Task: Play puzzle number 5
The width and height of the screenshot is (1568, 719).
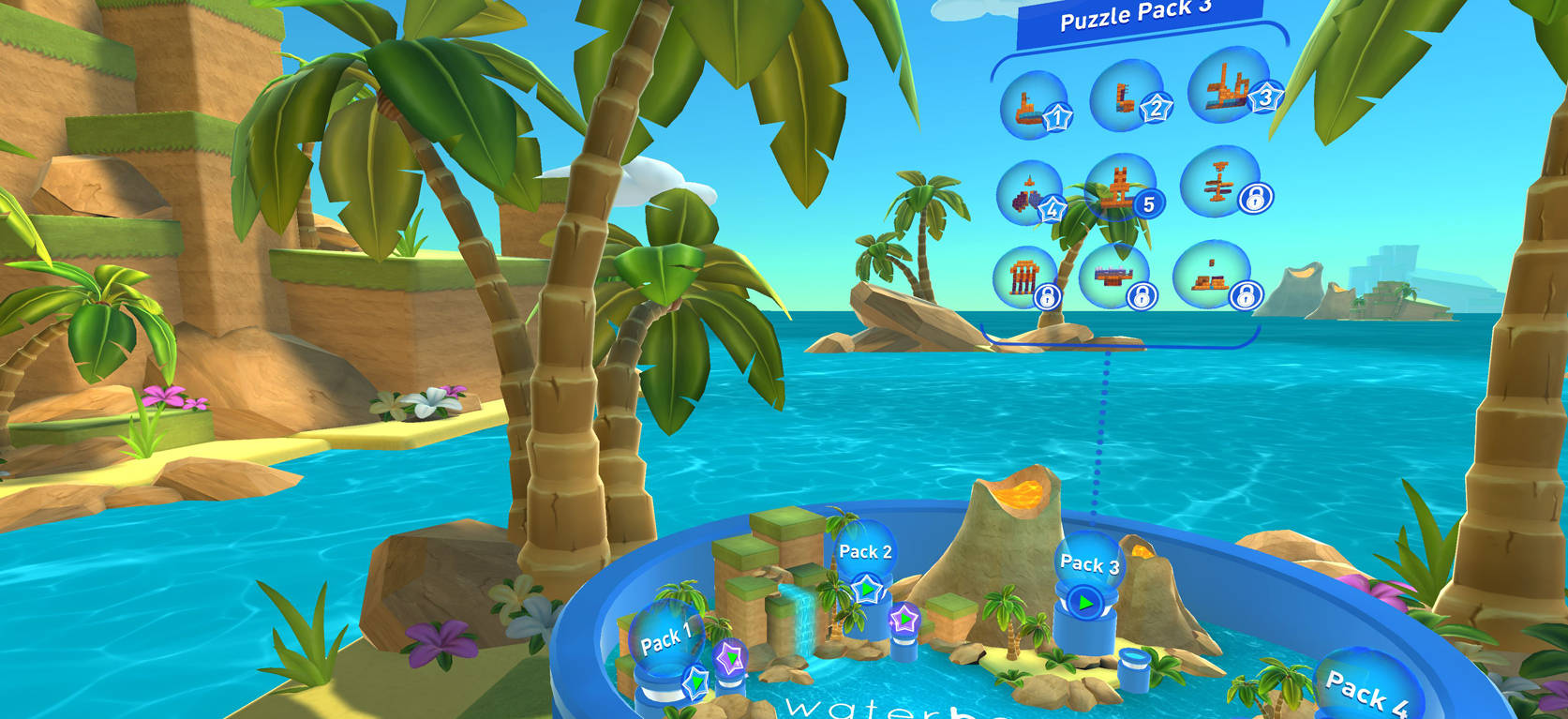Action: click(x=1120, y=187)
